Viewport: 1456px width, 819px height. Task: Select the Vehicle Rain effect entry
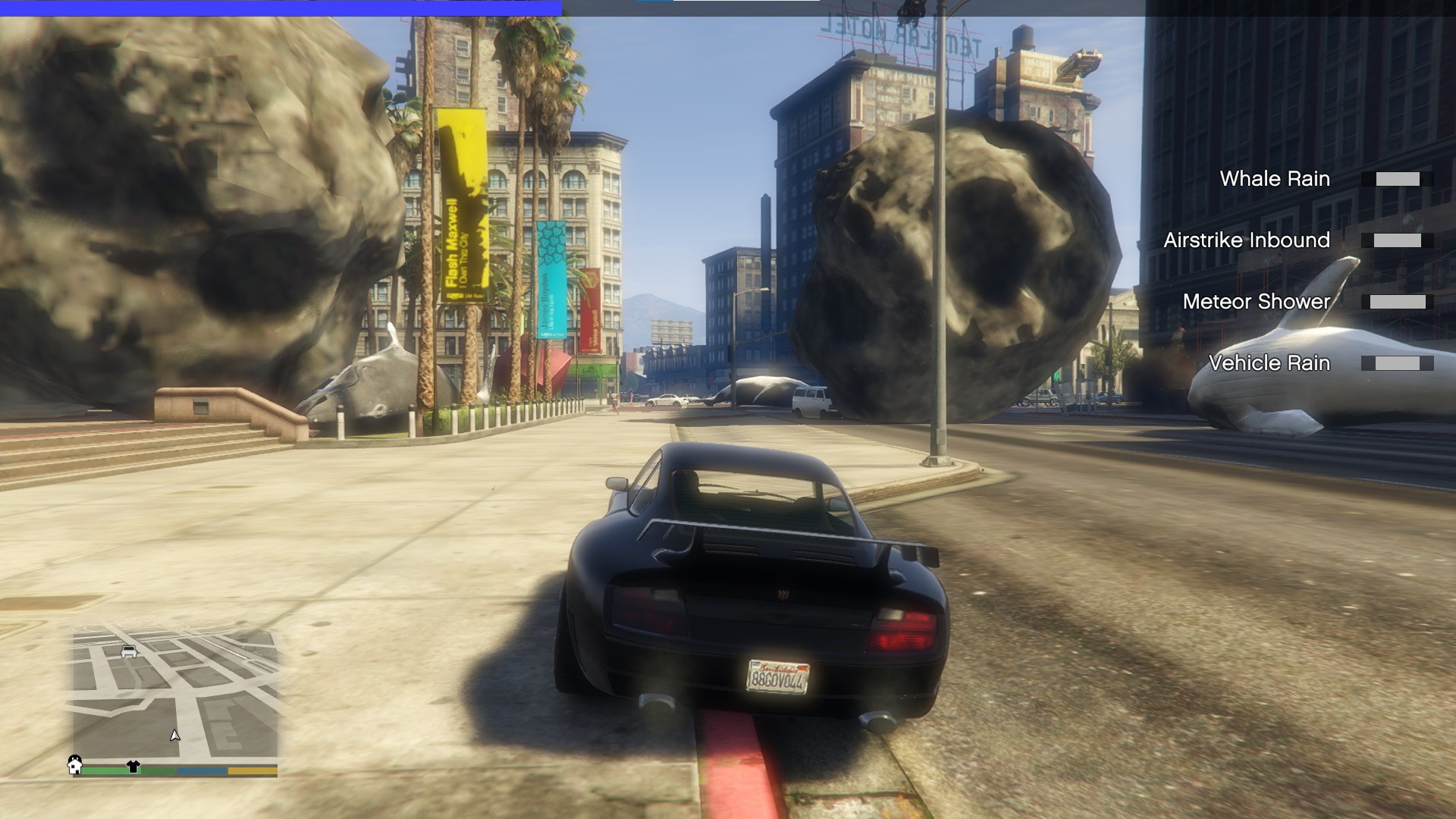1269,363
